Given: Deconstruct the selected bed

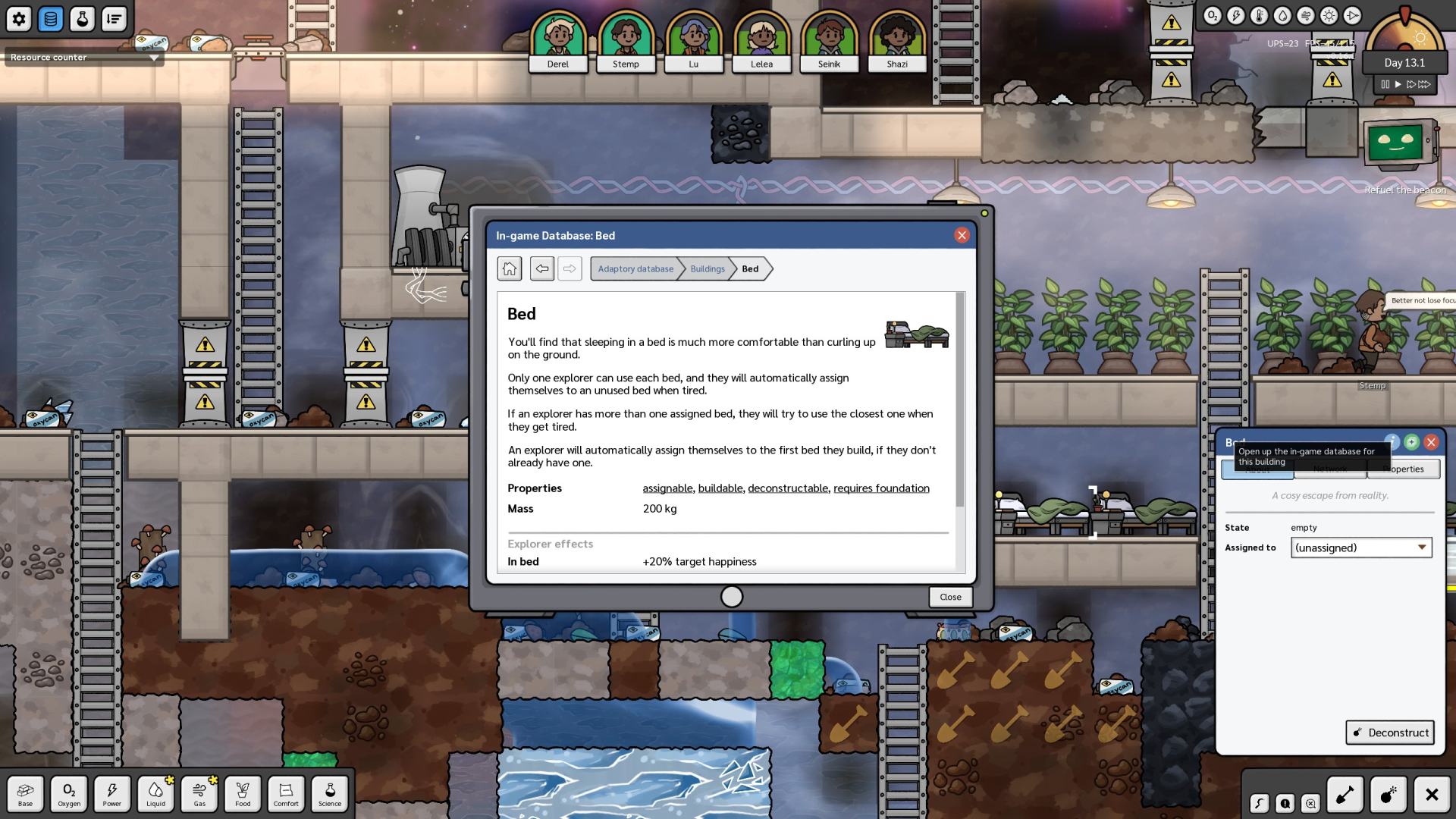Looking at the screenshot, I should click(1390, 733).
